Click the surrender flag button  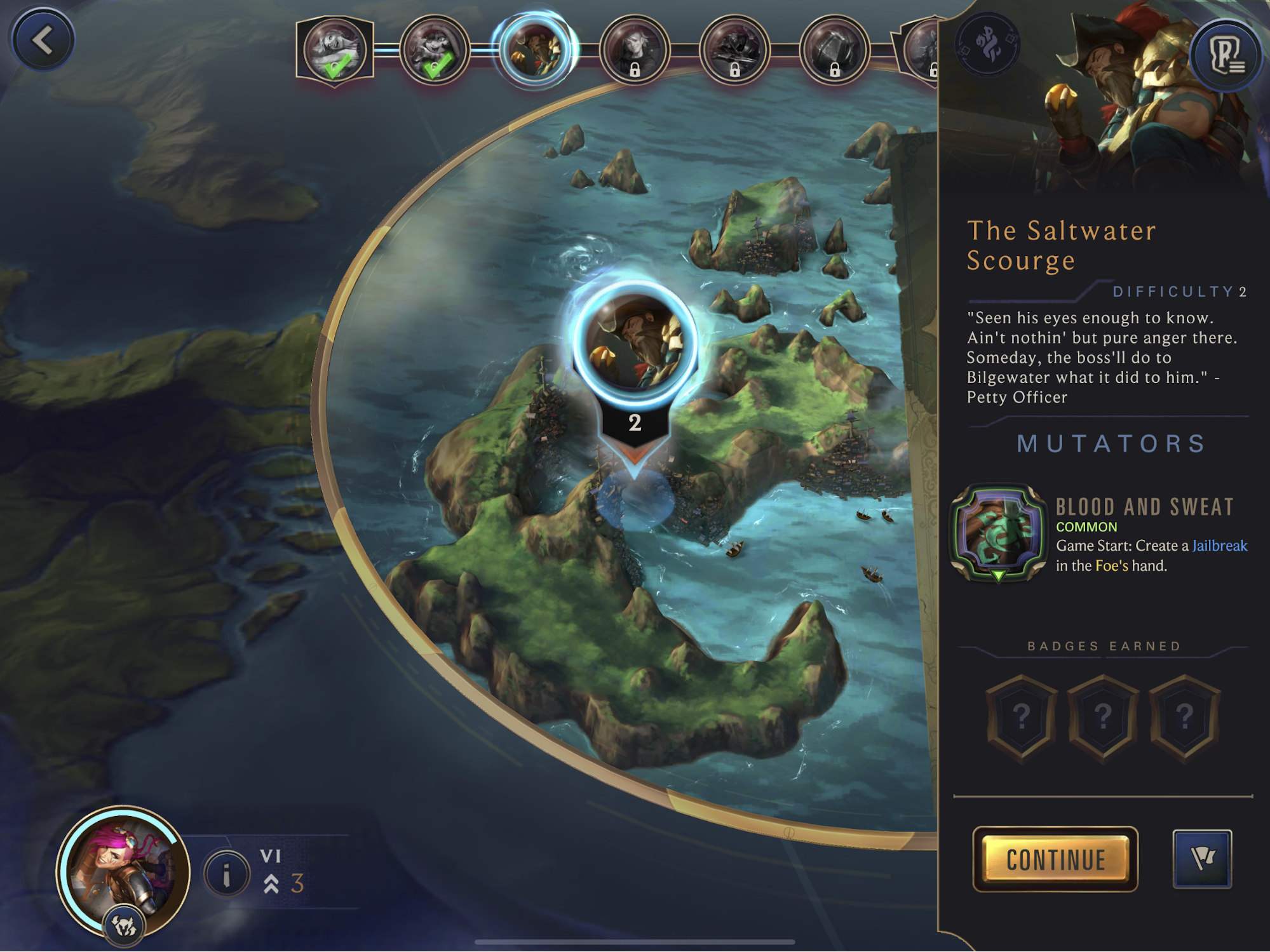pos(1201,859)
